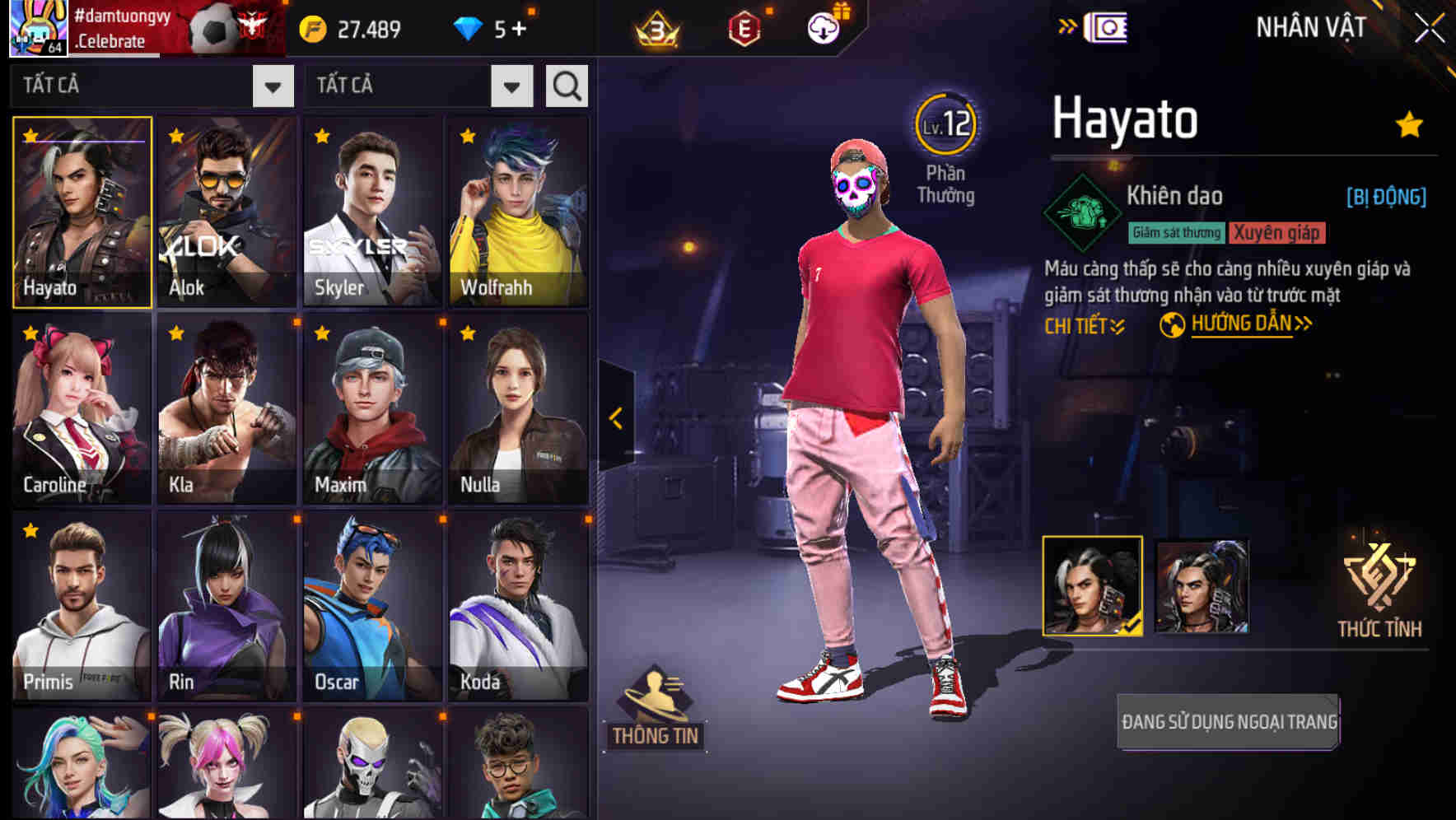The width and height of the screenshot is (1456, 820).
Task: Click the gold crown rank 3 icon
Action: point(655,27)
